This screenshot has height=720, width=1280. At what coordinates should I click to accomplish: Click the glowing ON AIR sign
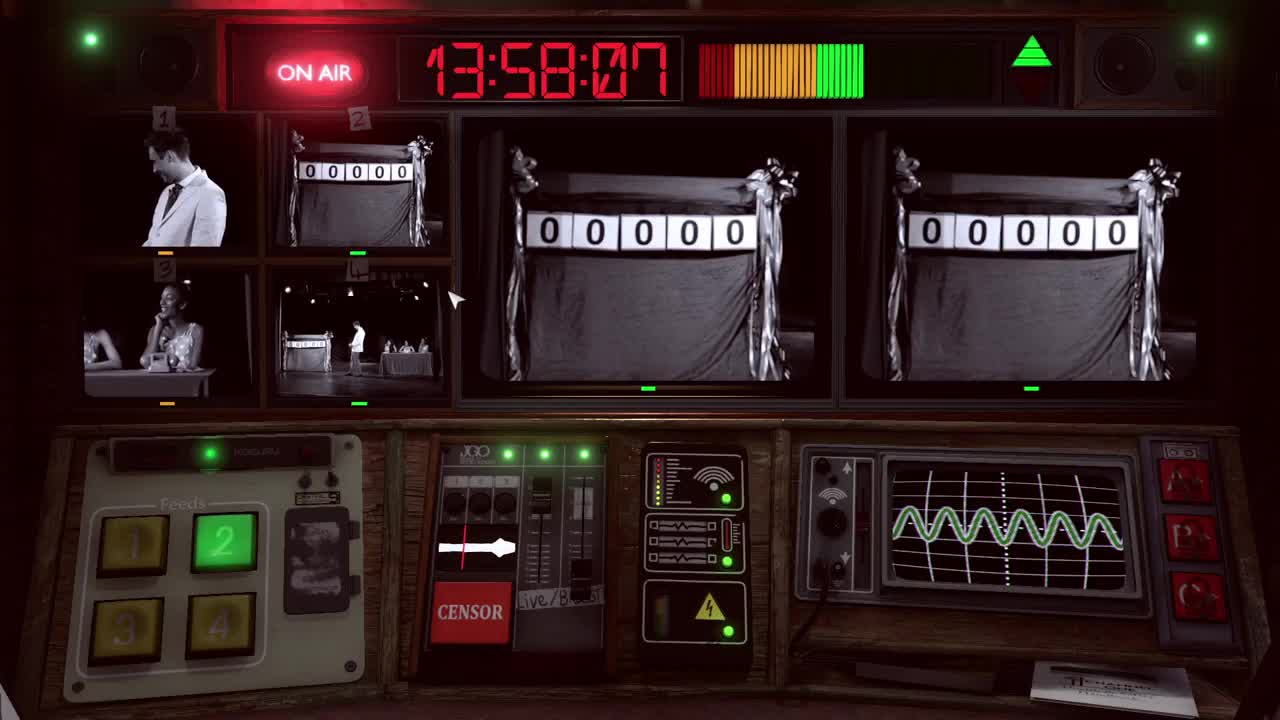tap(315, 74)
